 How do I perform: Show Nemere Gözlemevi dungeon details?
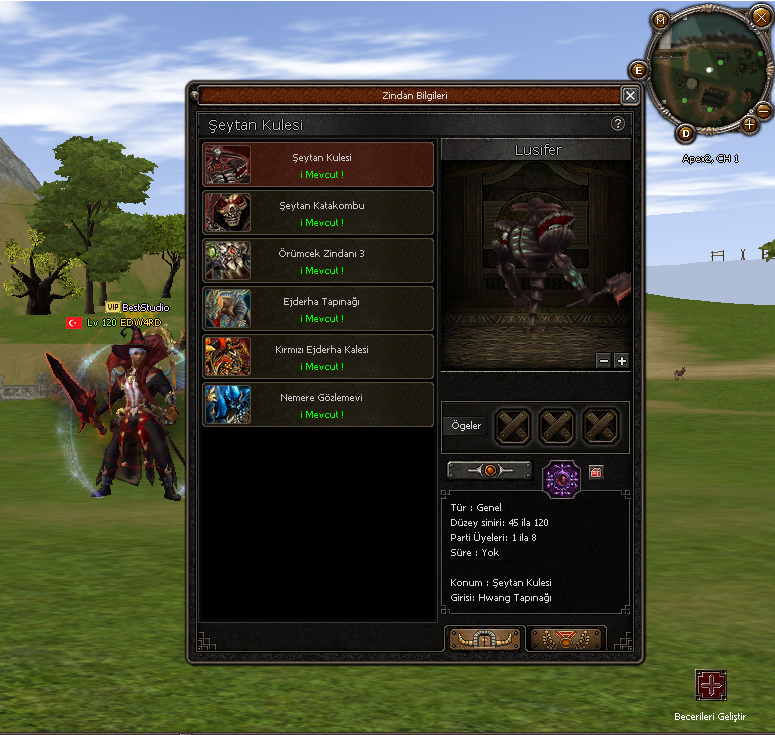click(x=319, y=404)
